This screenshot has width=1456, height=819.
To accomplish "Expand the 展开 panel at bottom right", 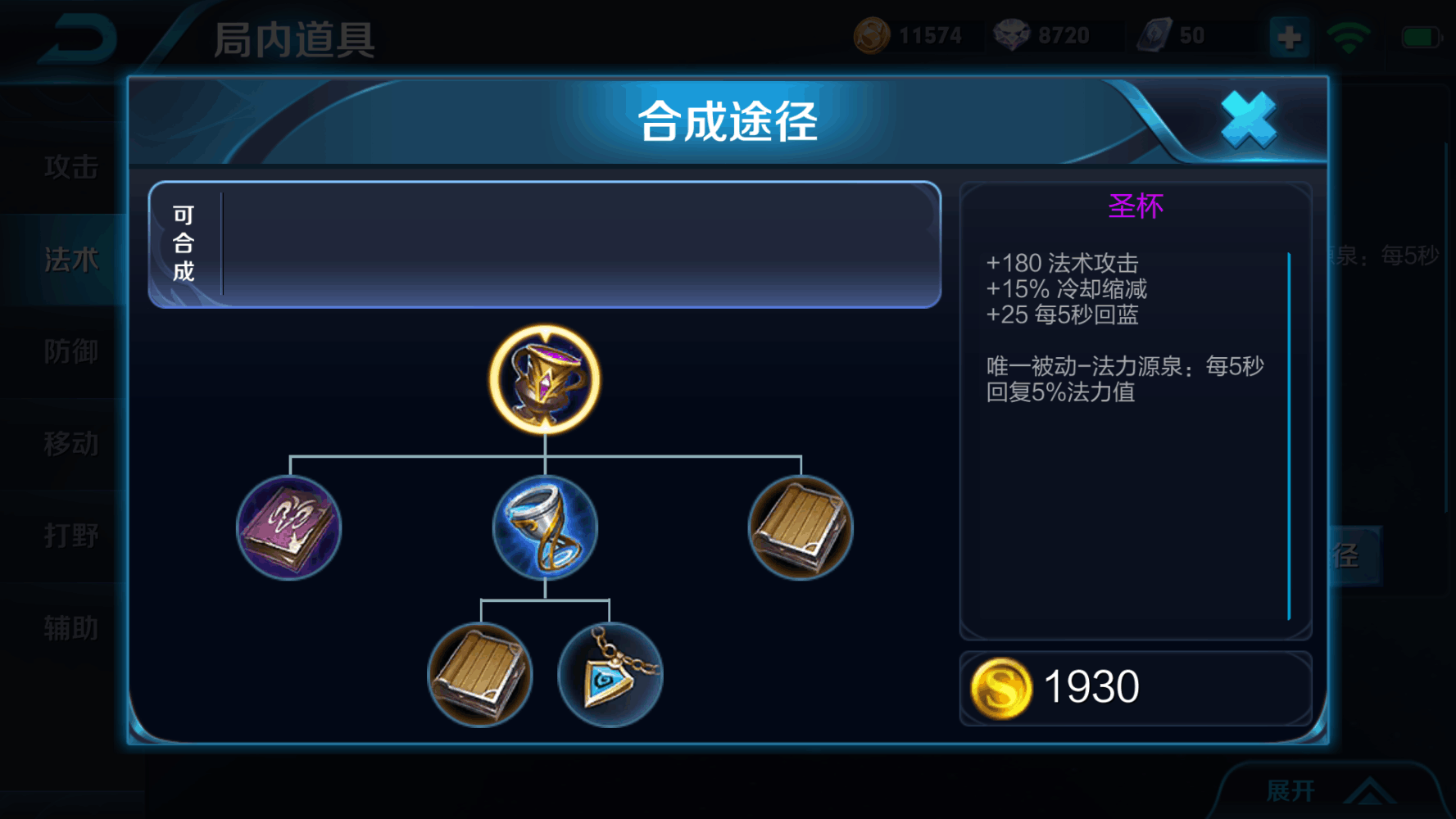I will [1327, 789].
